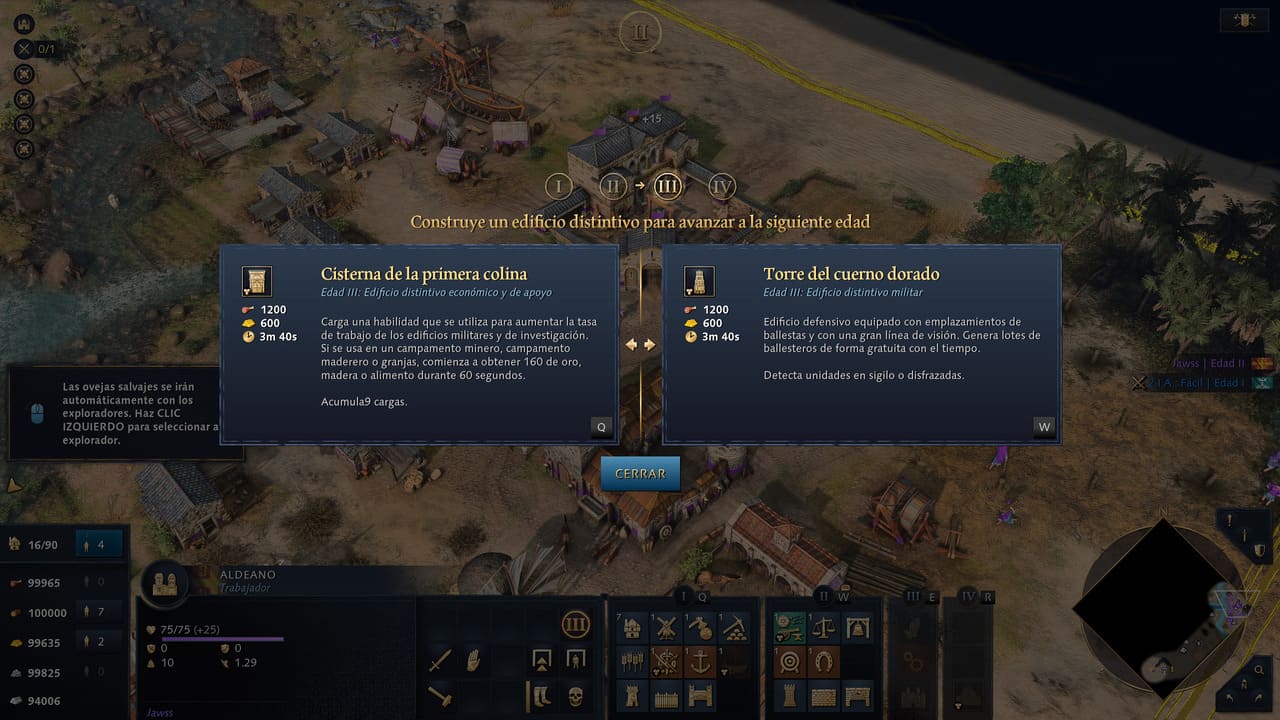
Task: Click the house building icon
Action: pos(632,628)
